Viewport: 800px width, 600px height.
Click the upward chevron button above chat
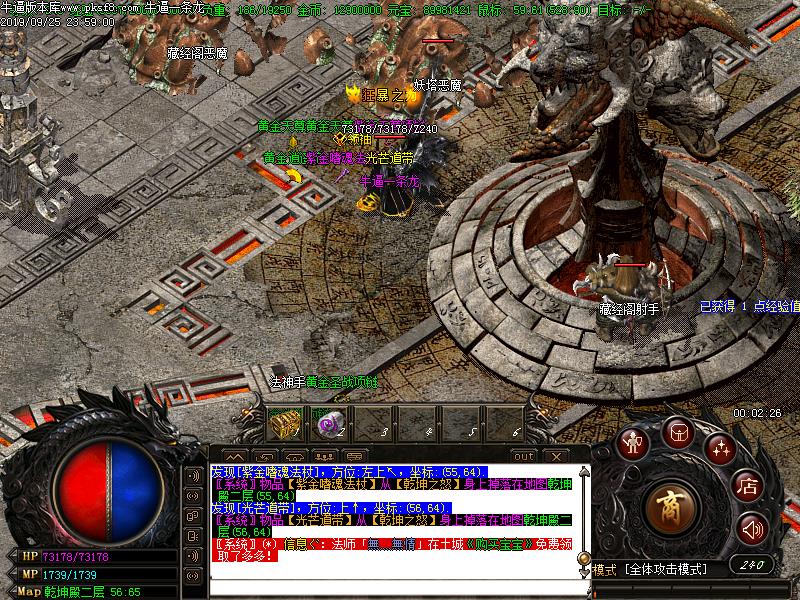(x=232, y=457)
